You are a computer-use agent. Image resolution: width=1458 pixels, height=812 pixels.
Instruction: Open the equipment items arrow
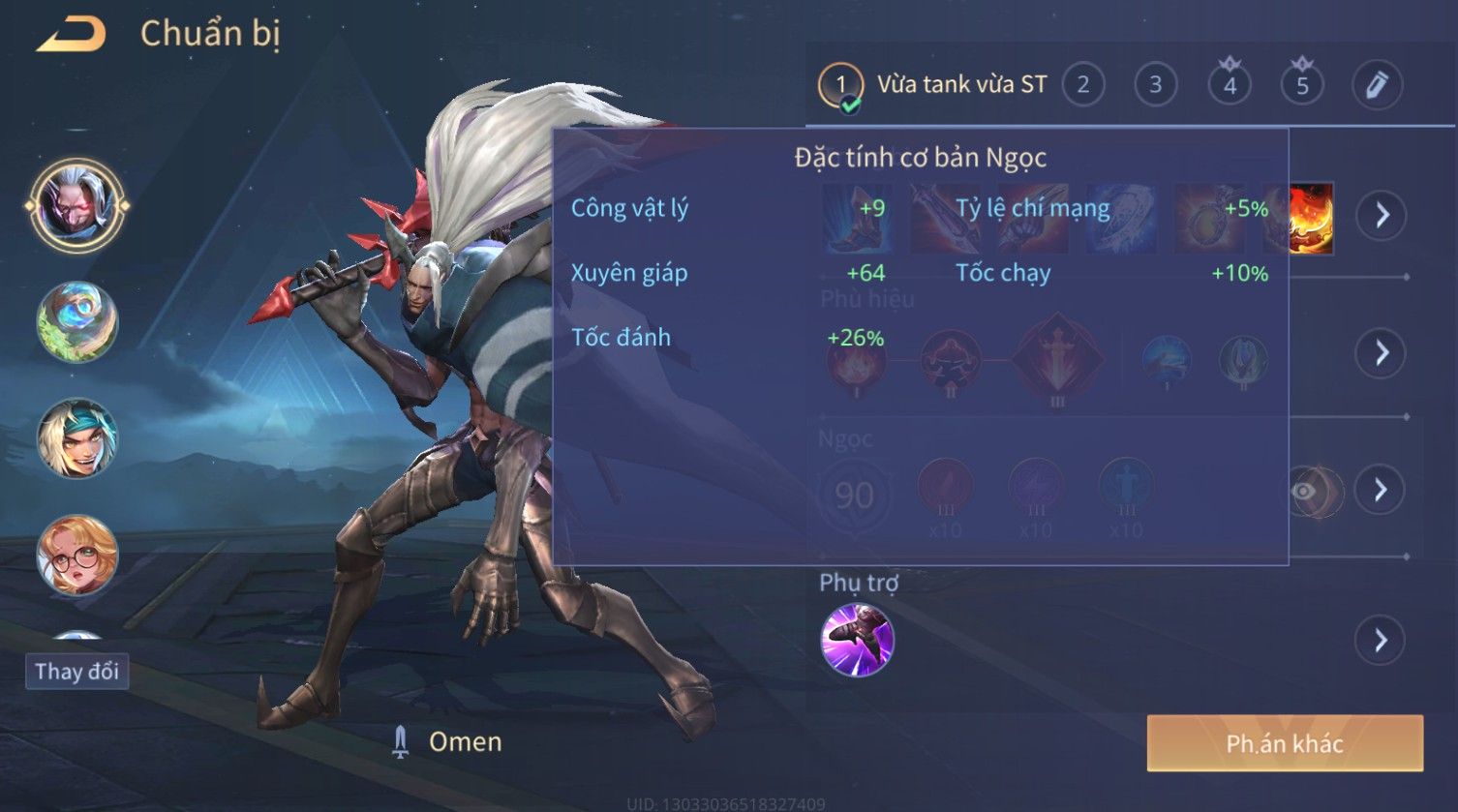pos(1381,215)
